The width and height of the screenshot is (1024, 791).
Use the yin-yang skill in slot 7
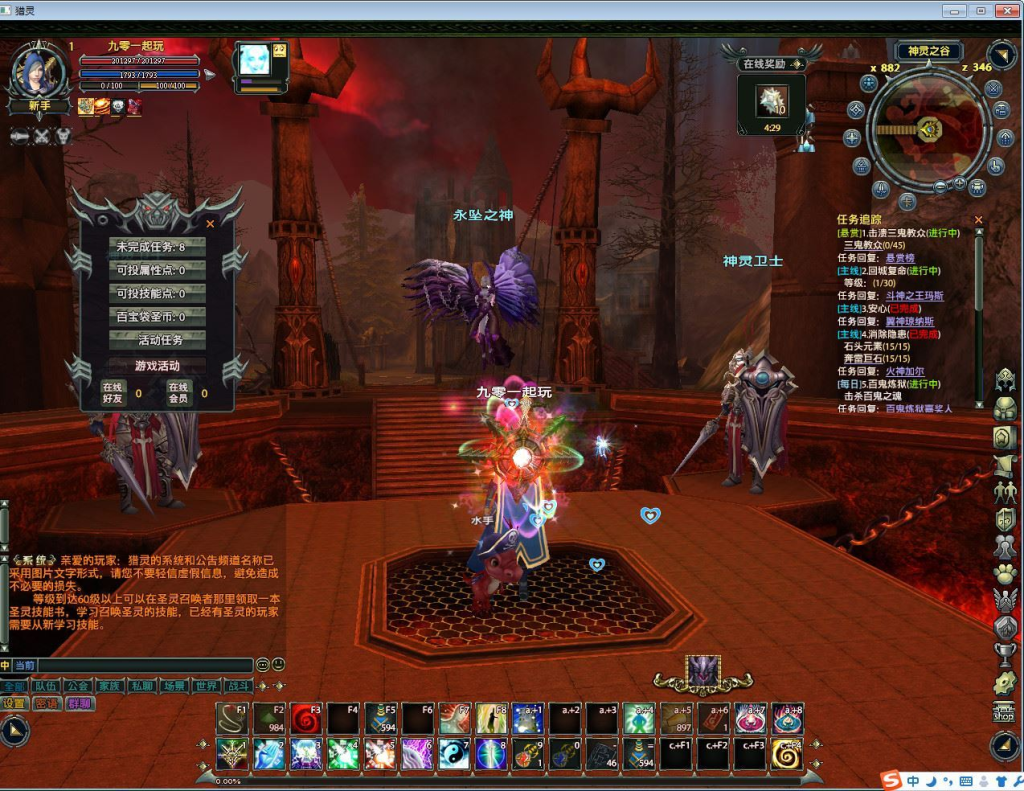454,753
